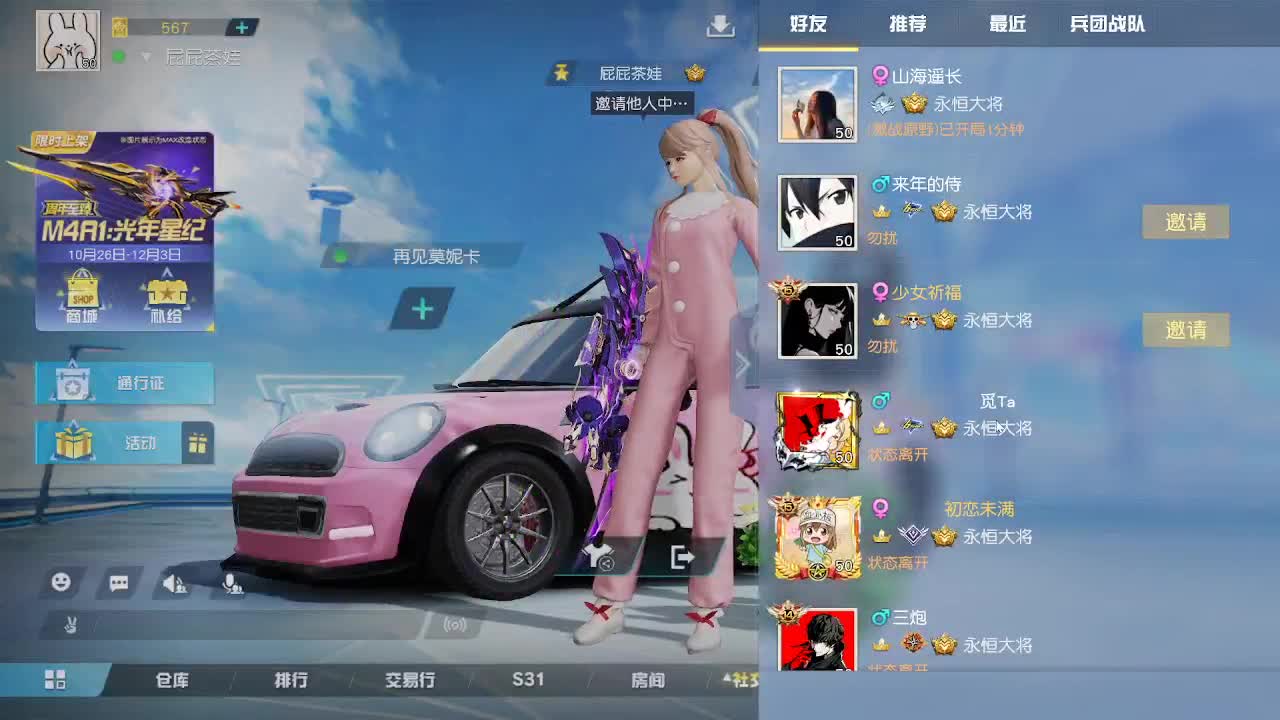Click the green plus button near the car
The width and height of the screenshot is (1280, 720).
(422, 310)
